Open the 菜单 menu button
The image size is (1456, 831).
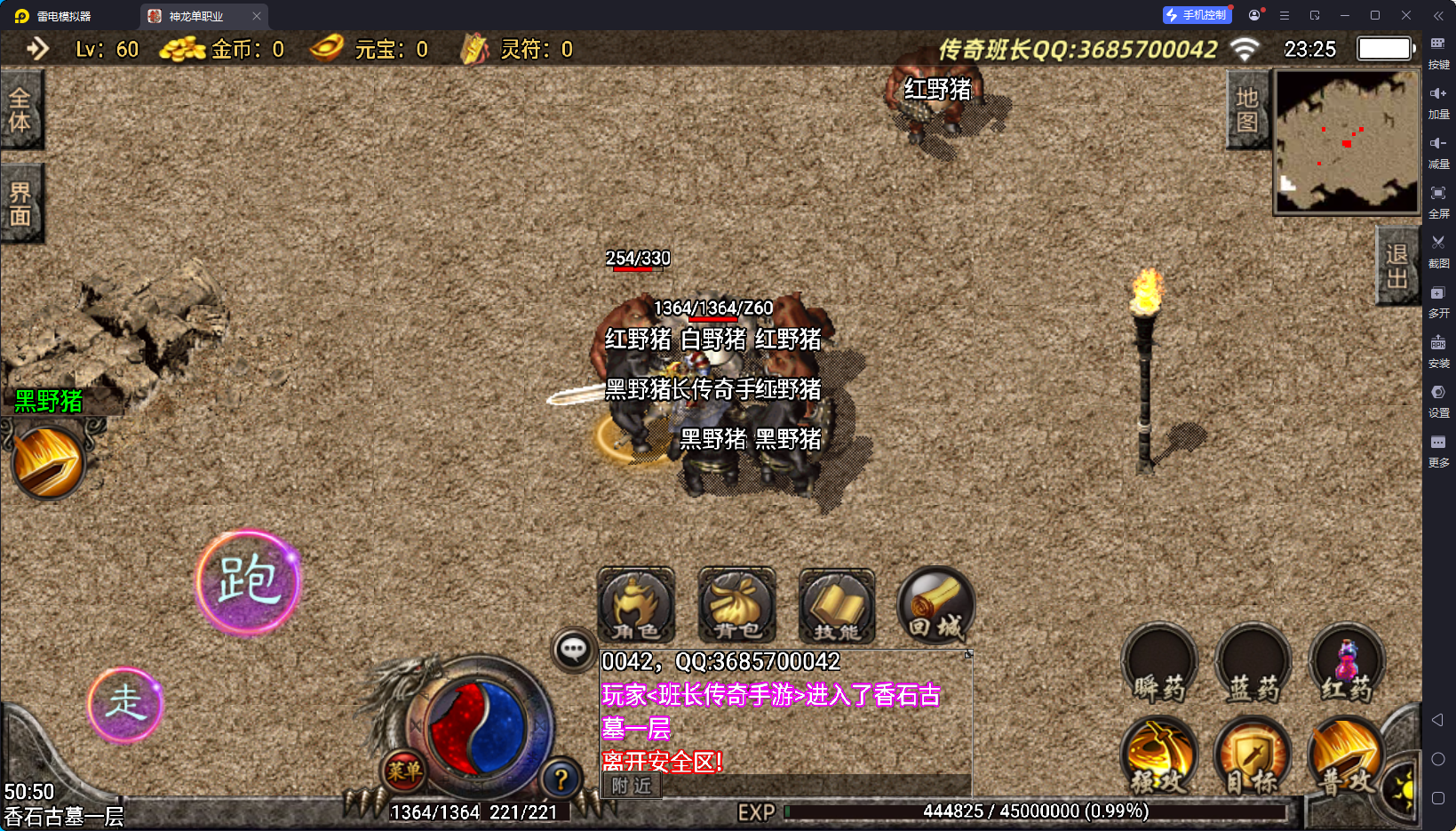pos(404,771)
